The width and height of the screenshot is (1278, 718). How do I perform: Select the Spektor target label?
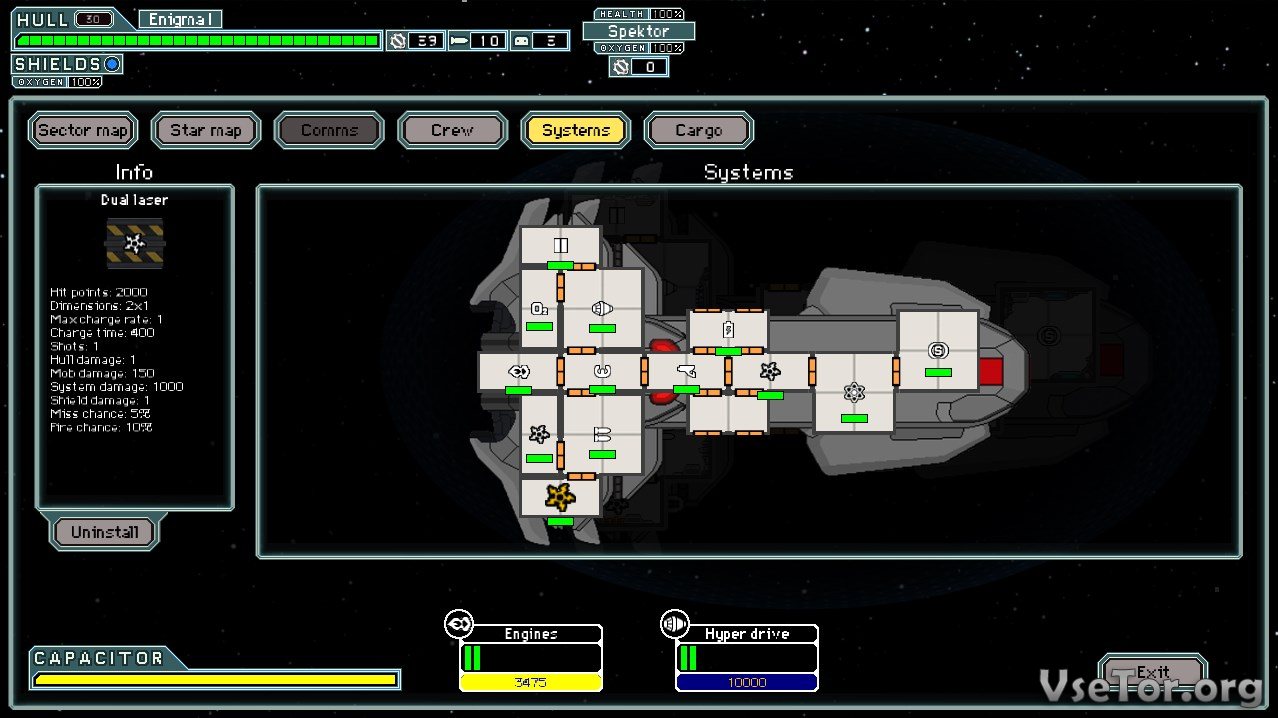pyautogui.click(x=639, y=31)
